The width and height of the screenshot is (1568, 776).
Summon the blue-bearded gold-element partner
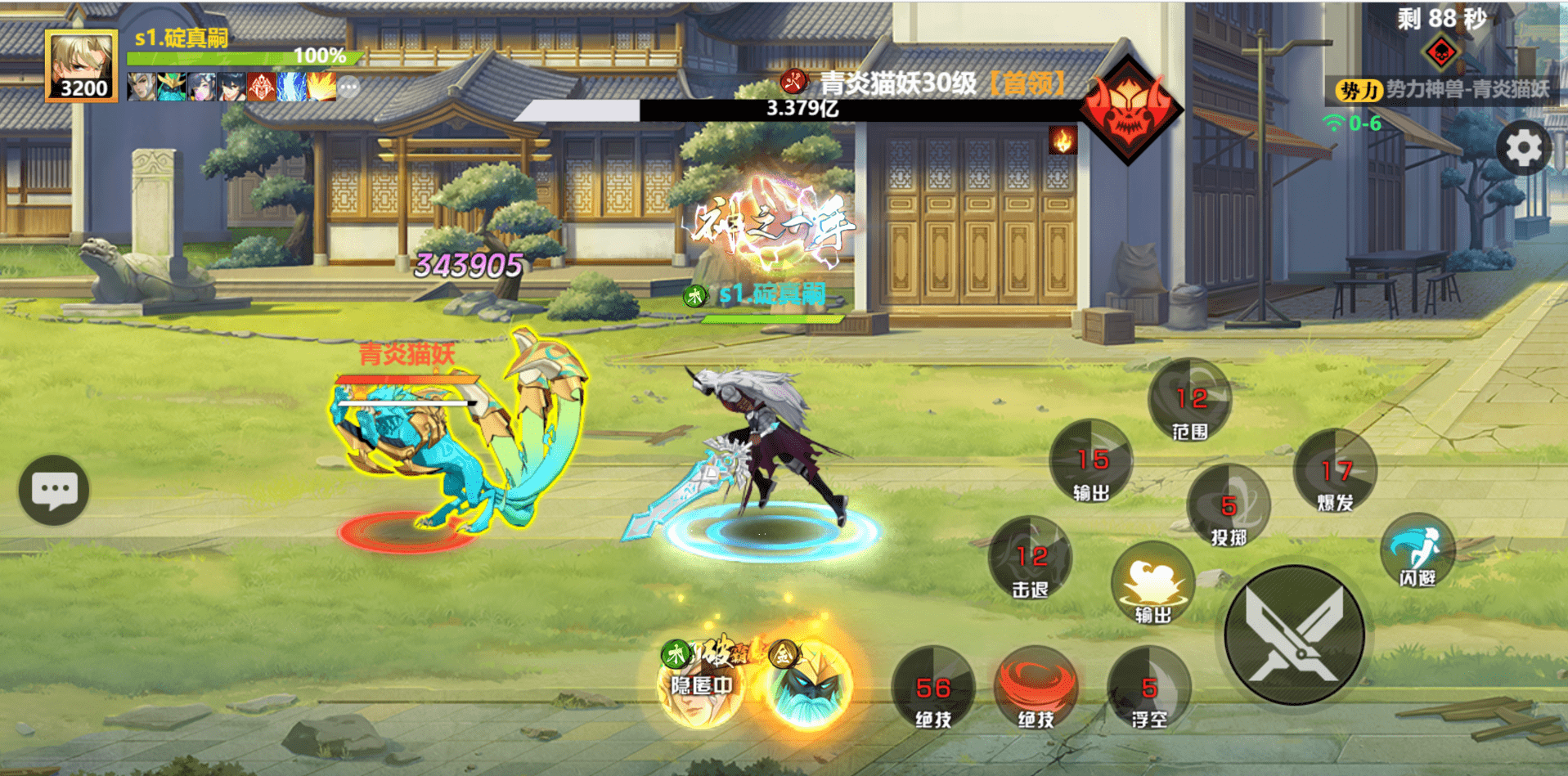[x=807, y=685]
